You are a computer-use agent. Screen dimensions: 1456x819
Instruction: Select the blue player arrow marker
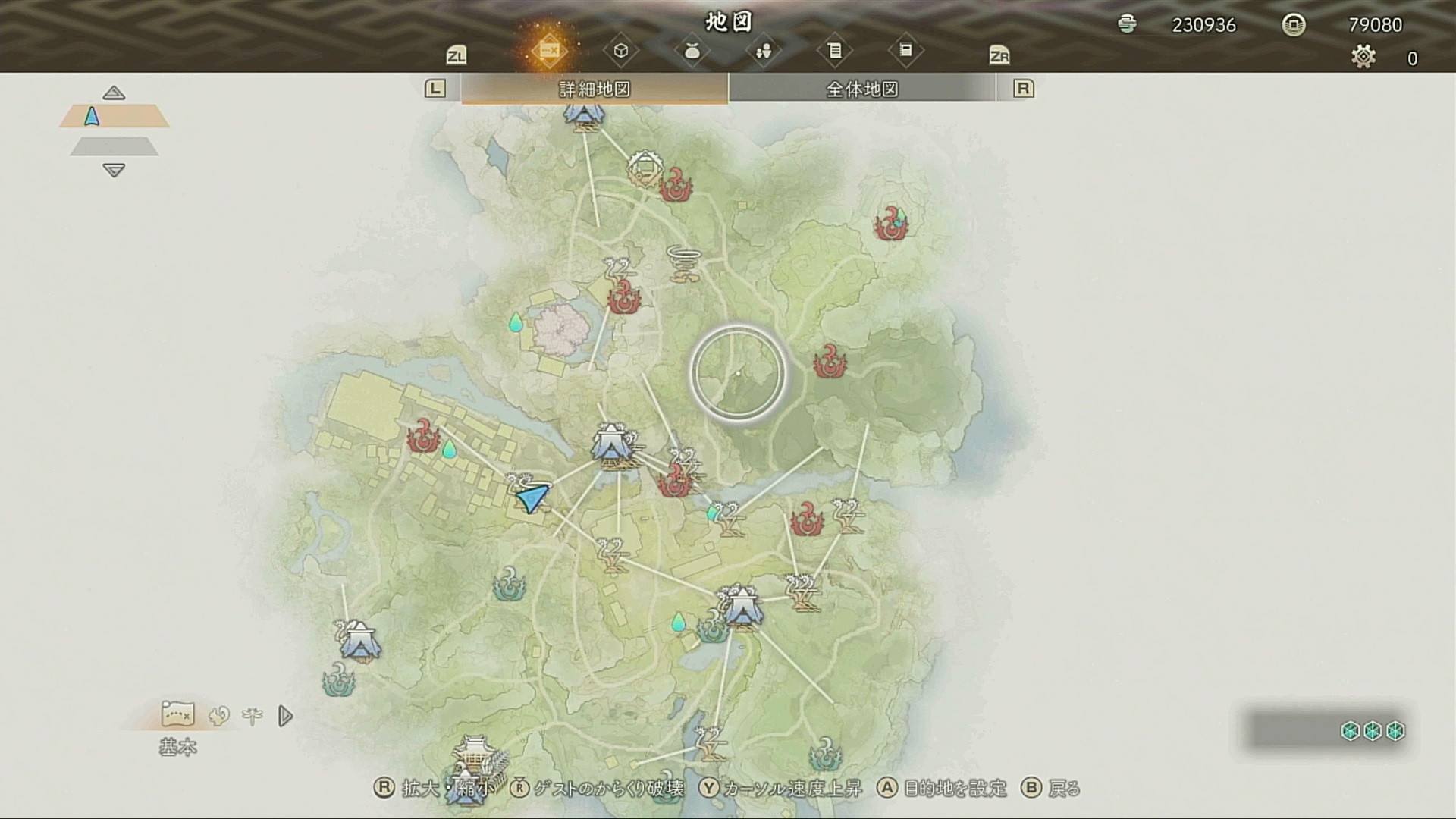(532, 497)
